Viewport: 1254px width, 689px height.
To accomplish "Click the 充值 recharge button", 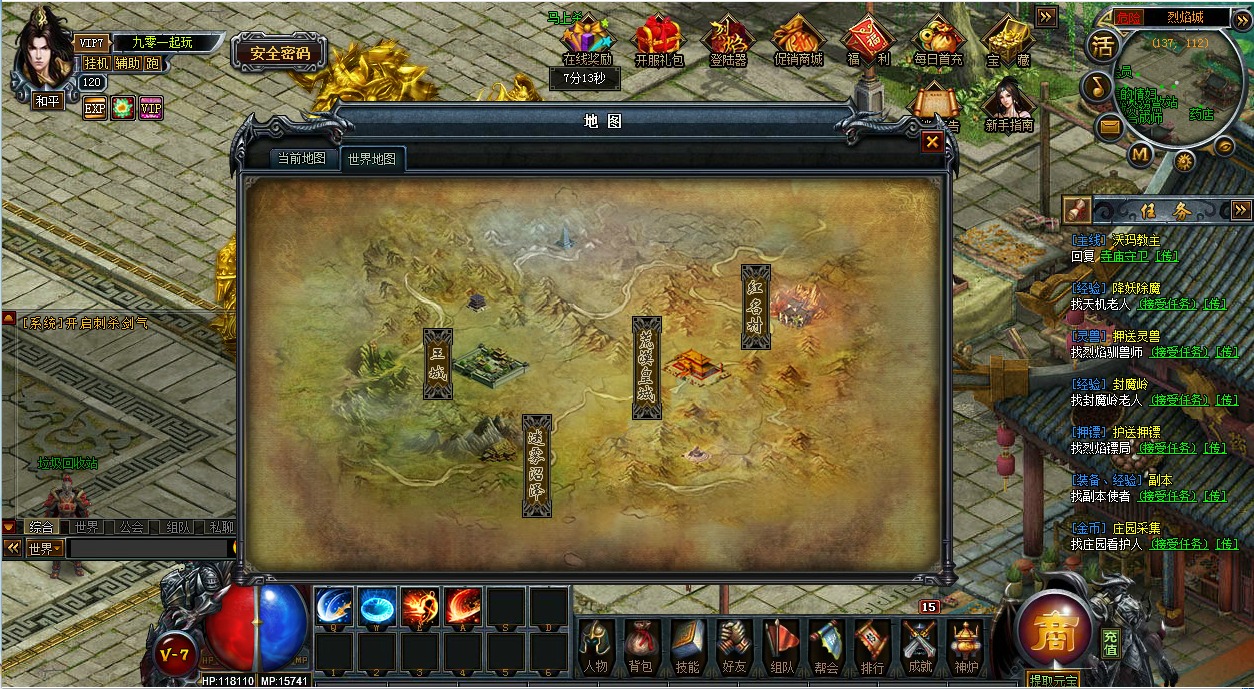I will 1111,642.
